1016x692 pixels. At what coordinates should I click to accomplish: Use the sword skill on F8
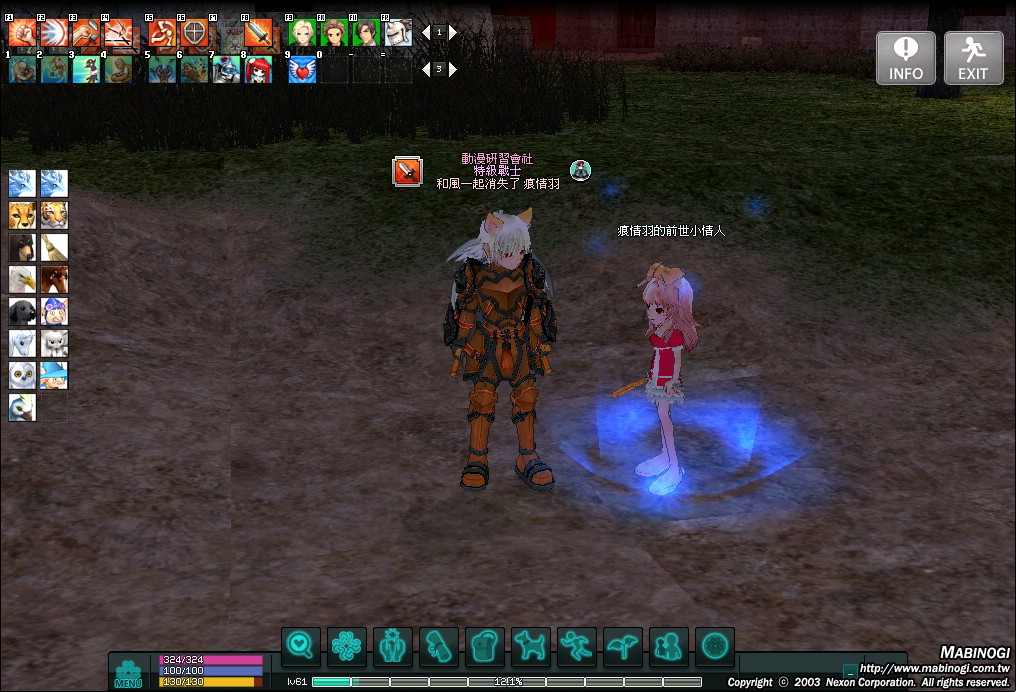[258, 33]
